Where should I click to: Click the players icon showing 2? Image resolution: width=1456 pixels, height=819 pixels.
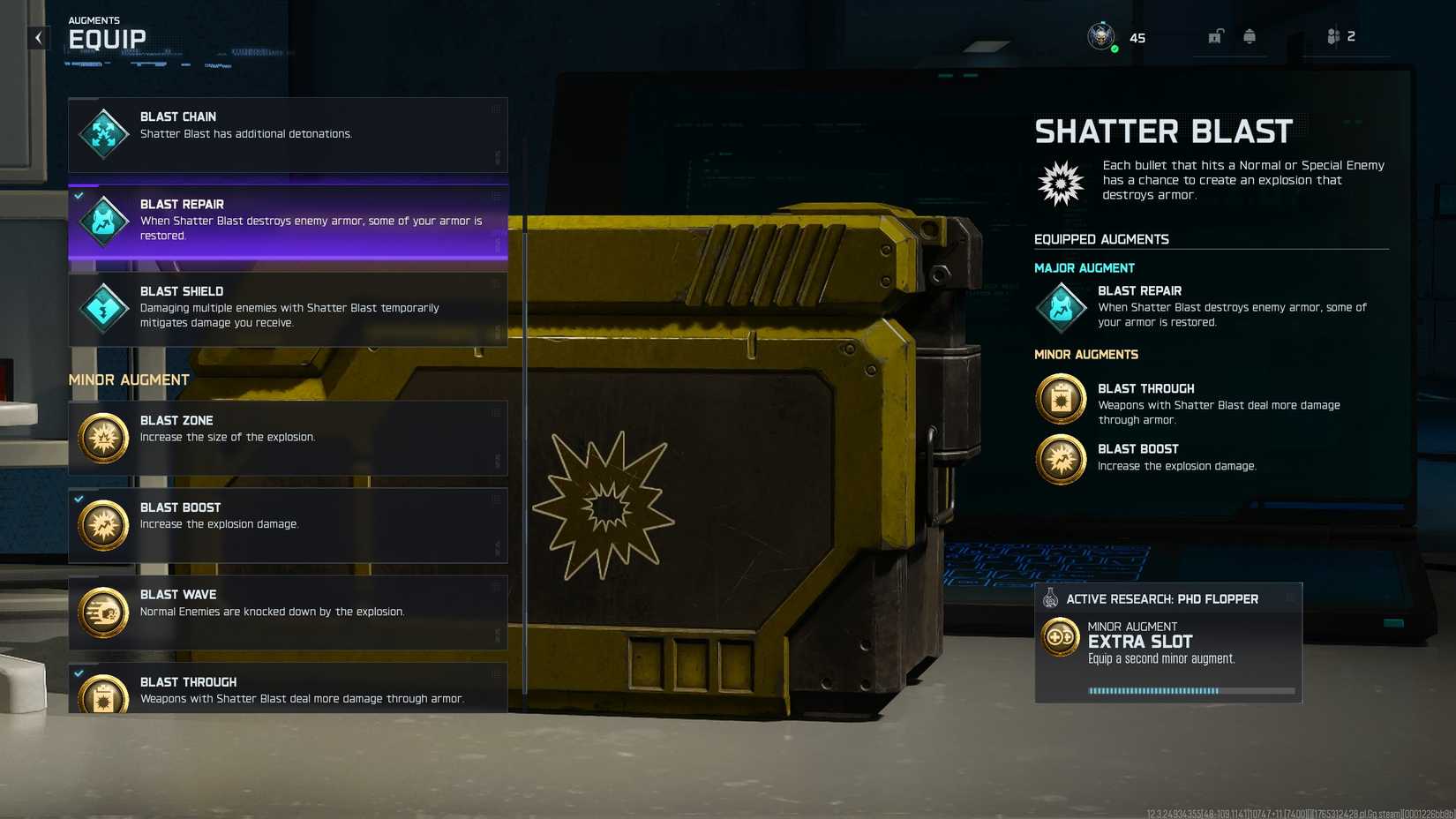pos(1334,36)
